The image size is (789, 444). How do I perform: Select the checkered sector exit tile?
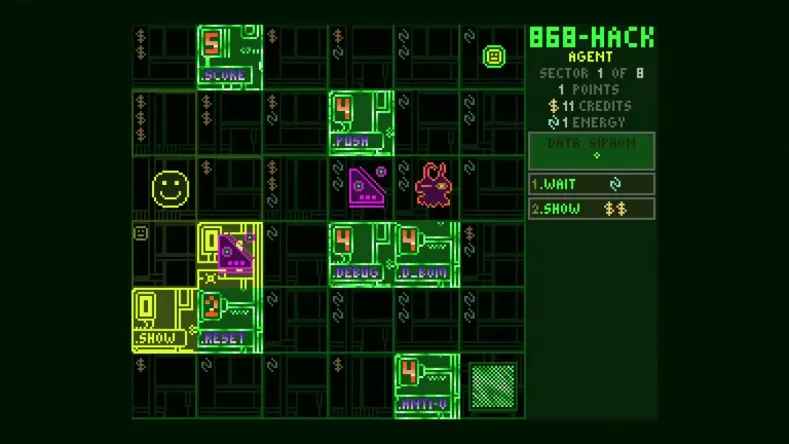pos(493,386)
